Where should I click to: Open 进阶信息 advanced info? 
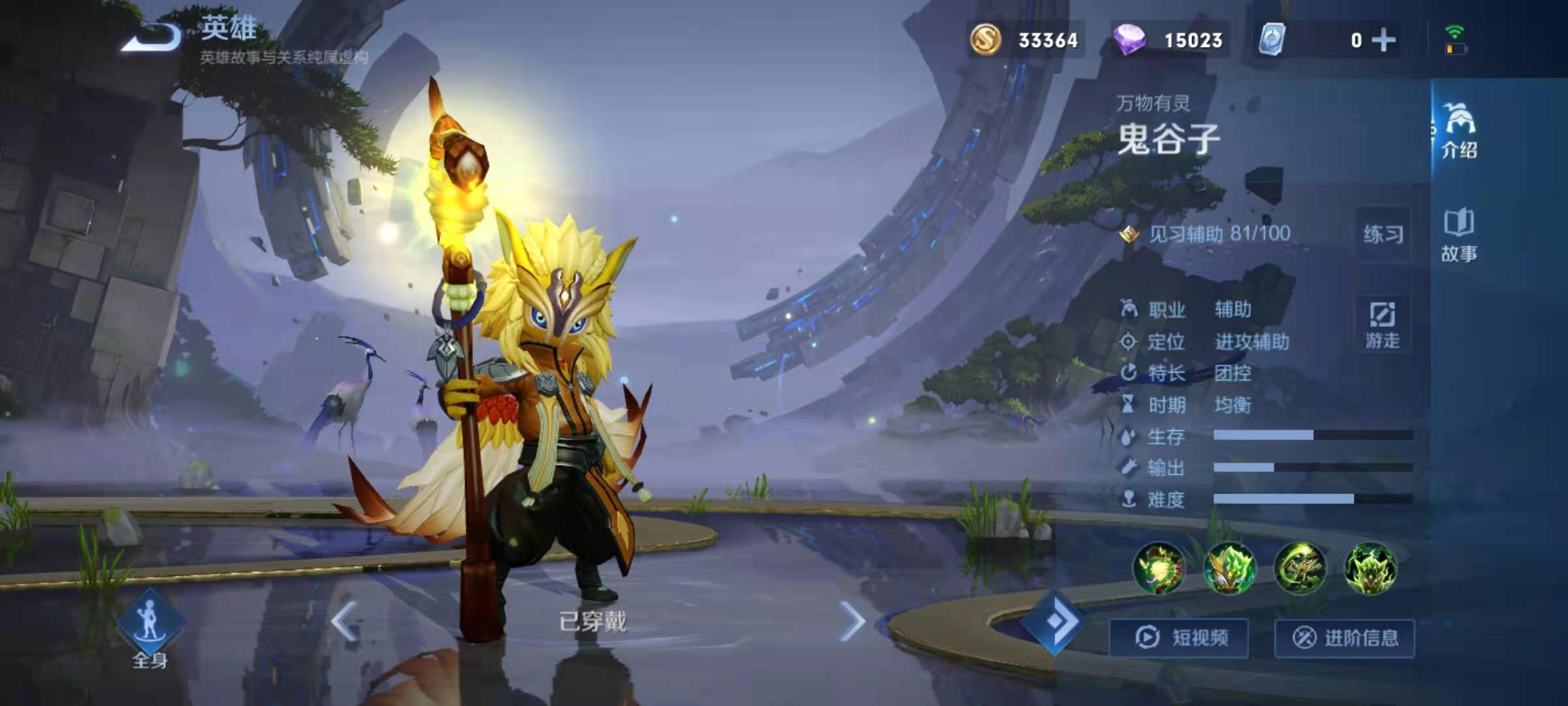point(1345,637)
